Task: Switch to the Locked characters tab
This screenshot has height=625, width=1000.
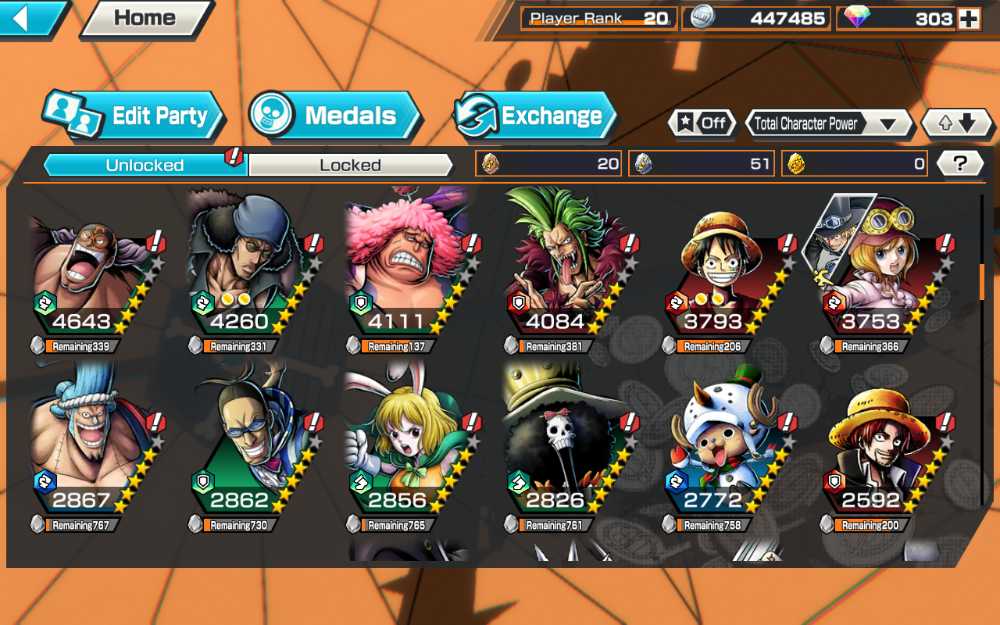Action: (x=350, y=165)
